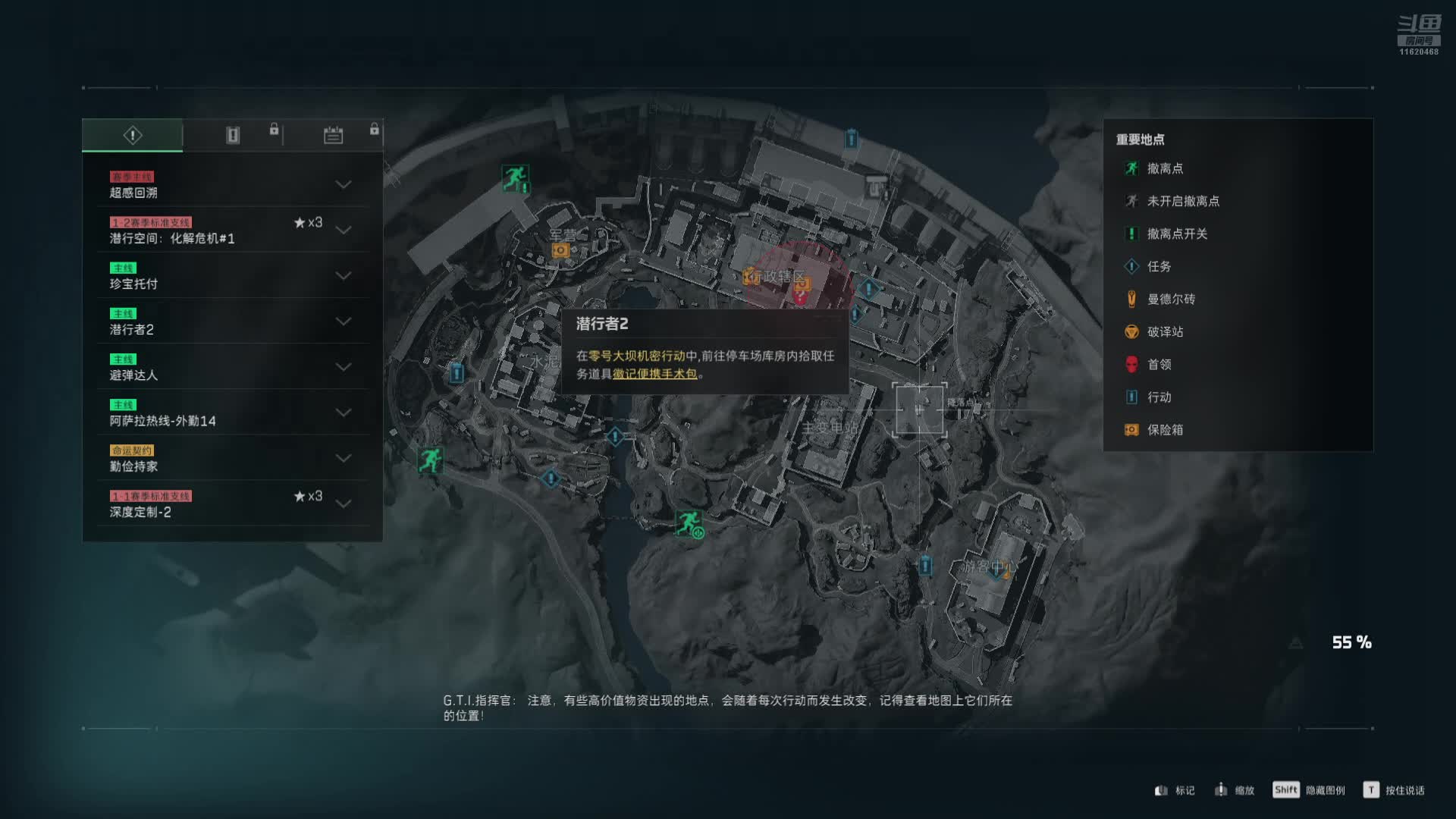Open 阿萨拉热线-外勤14 quest details
This screenshot has height=819, width=1456.
pos(227,413)
